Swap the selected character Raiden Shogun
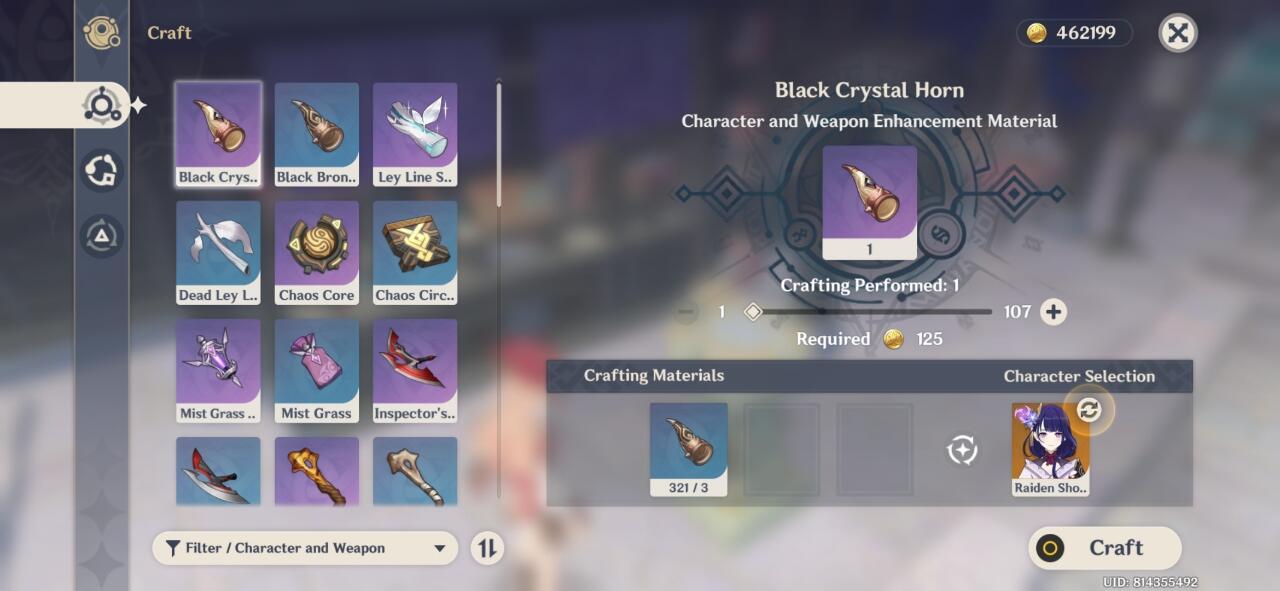The width and height of the screenshot is (1280, 591). click(x=1088, y=410)
